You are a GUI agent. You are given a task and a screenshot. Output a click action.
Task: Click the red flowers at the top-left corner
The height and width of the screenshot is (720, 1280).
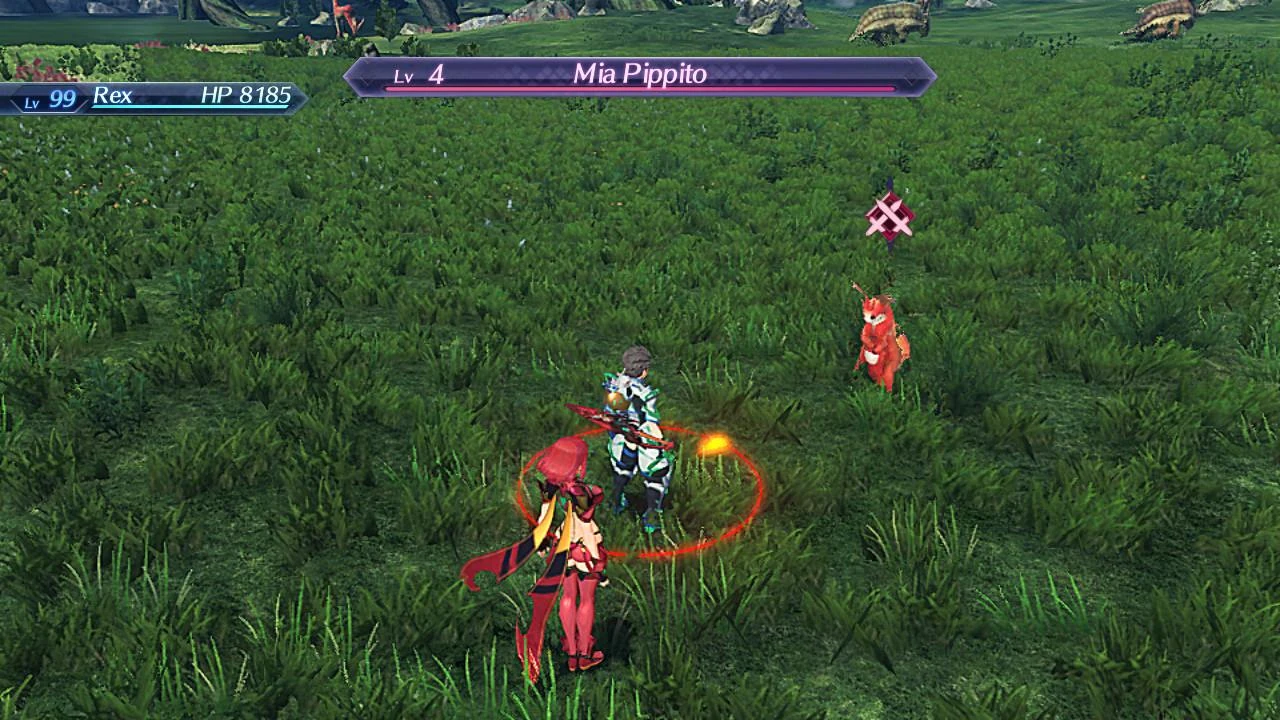point(35,72)
